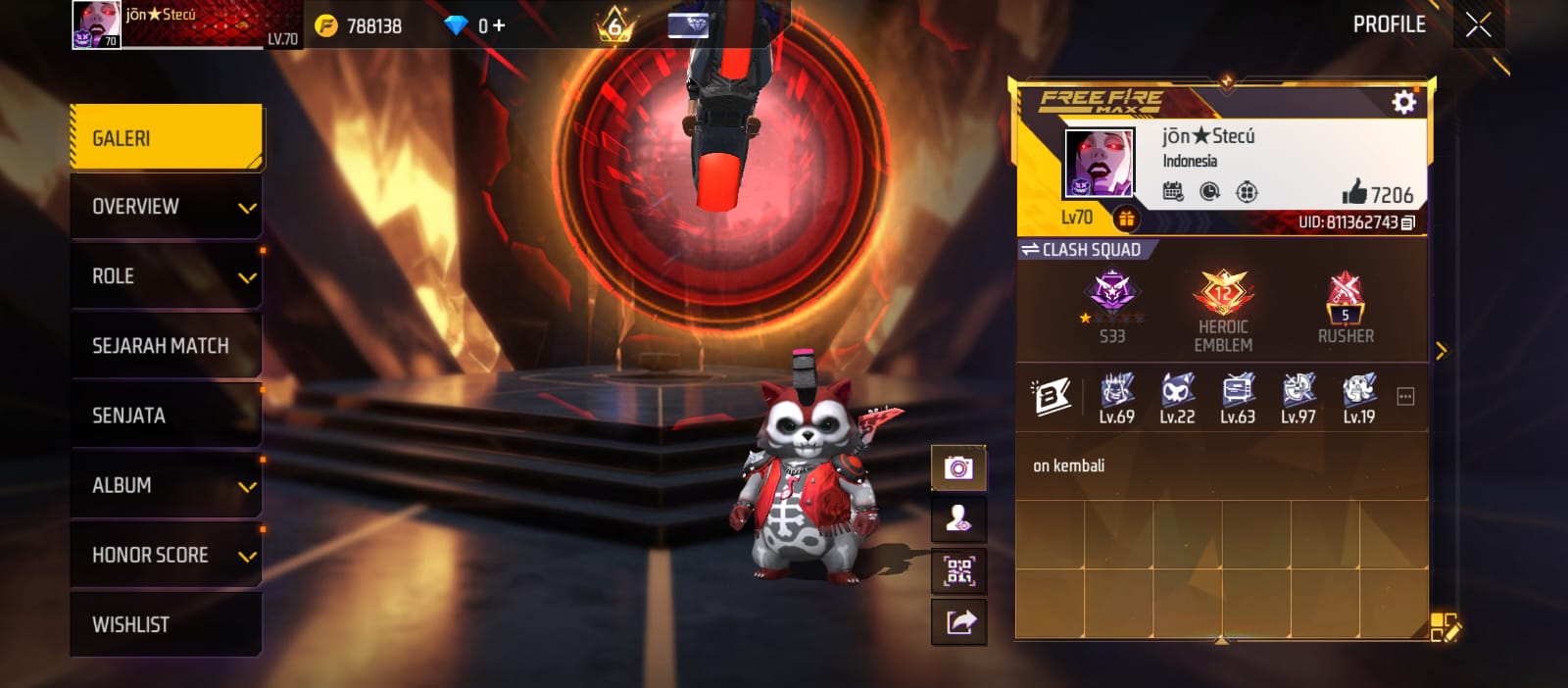The width and height of the screenshot is (1568, 688).
Task: Expand the Overview section
Action: click(166, 207)
